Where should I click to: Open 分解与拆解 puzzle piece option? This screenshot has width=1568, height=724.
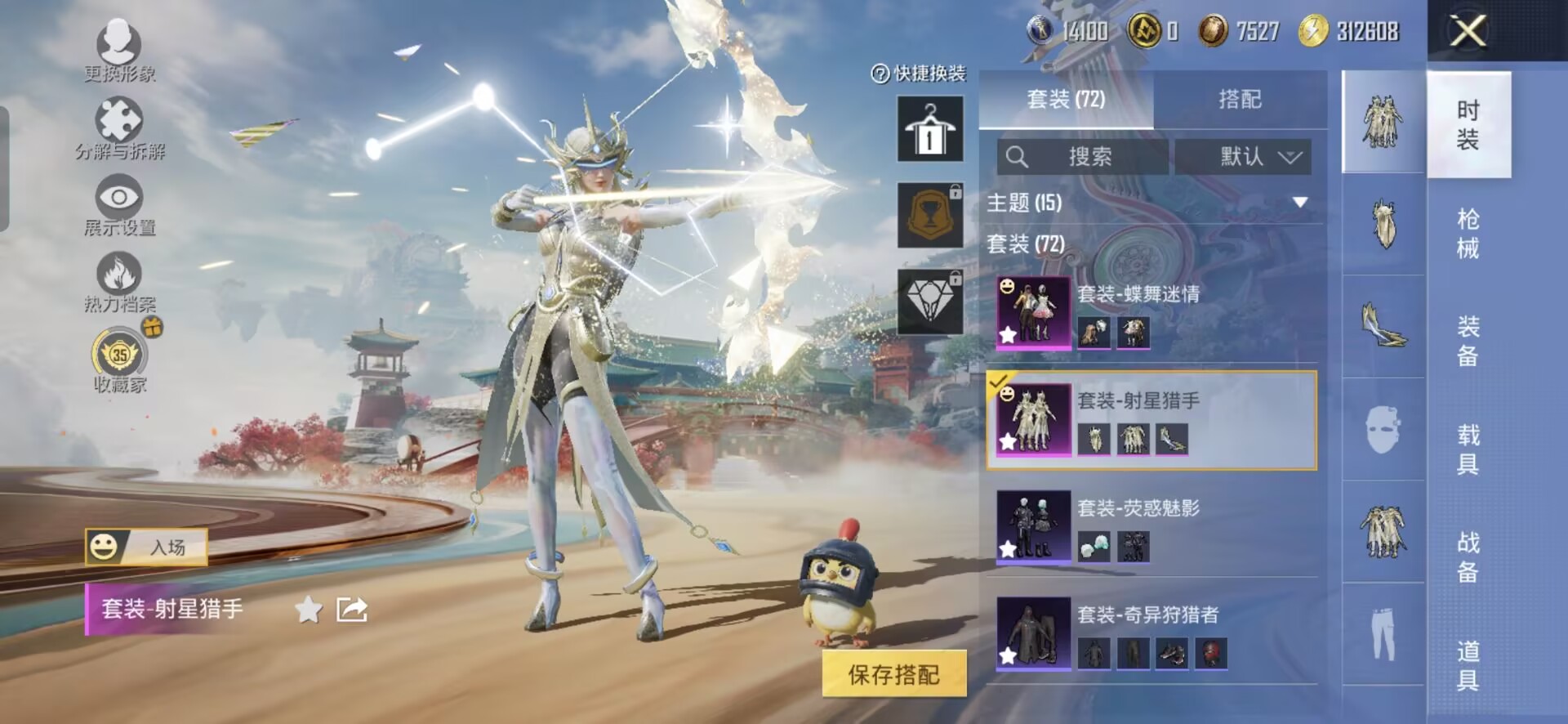(119, 127)
